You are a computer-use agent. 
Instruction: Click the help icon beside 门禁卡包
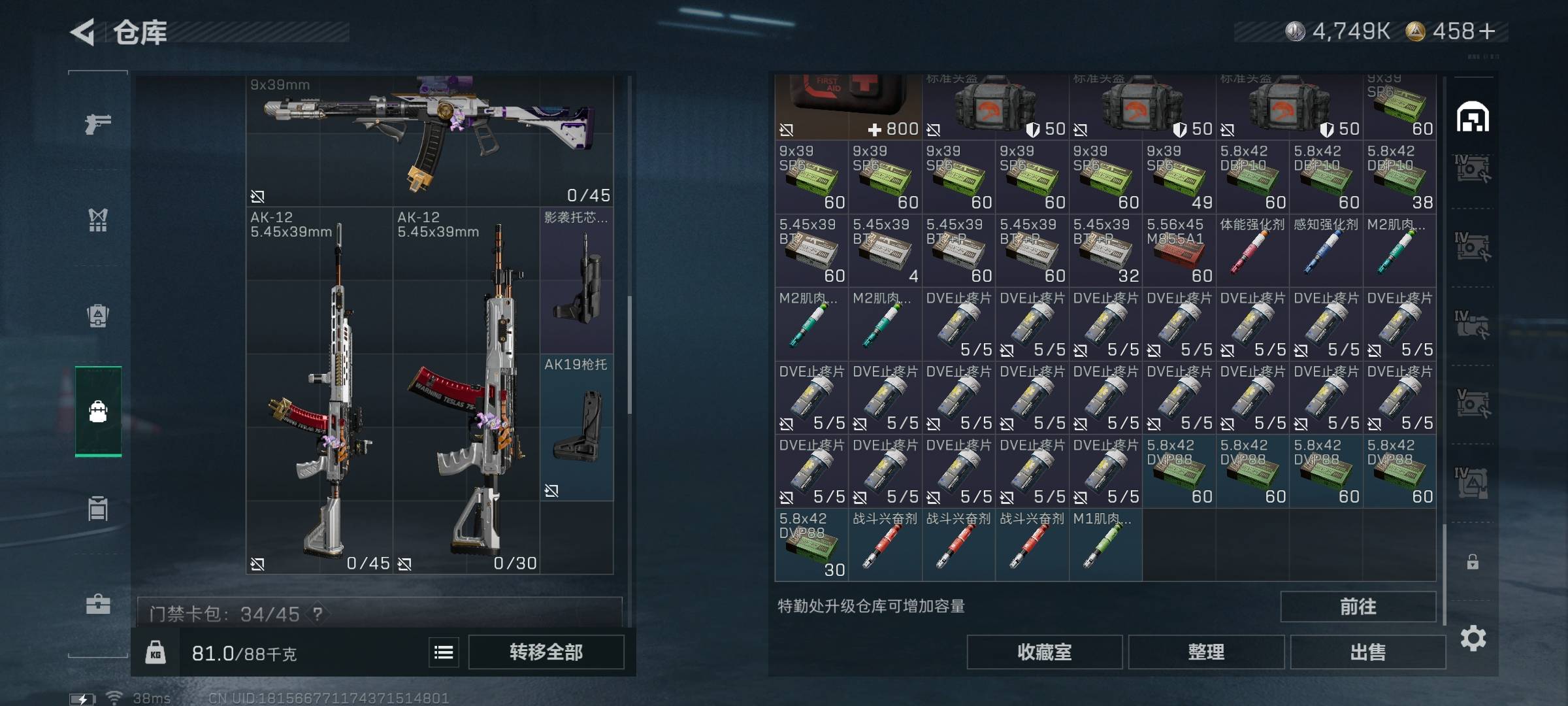pos(318,614)
